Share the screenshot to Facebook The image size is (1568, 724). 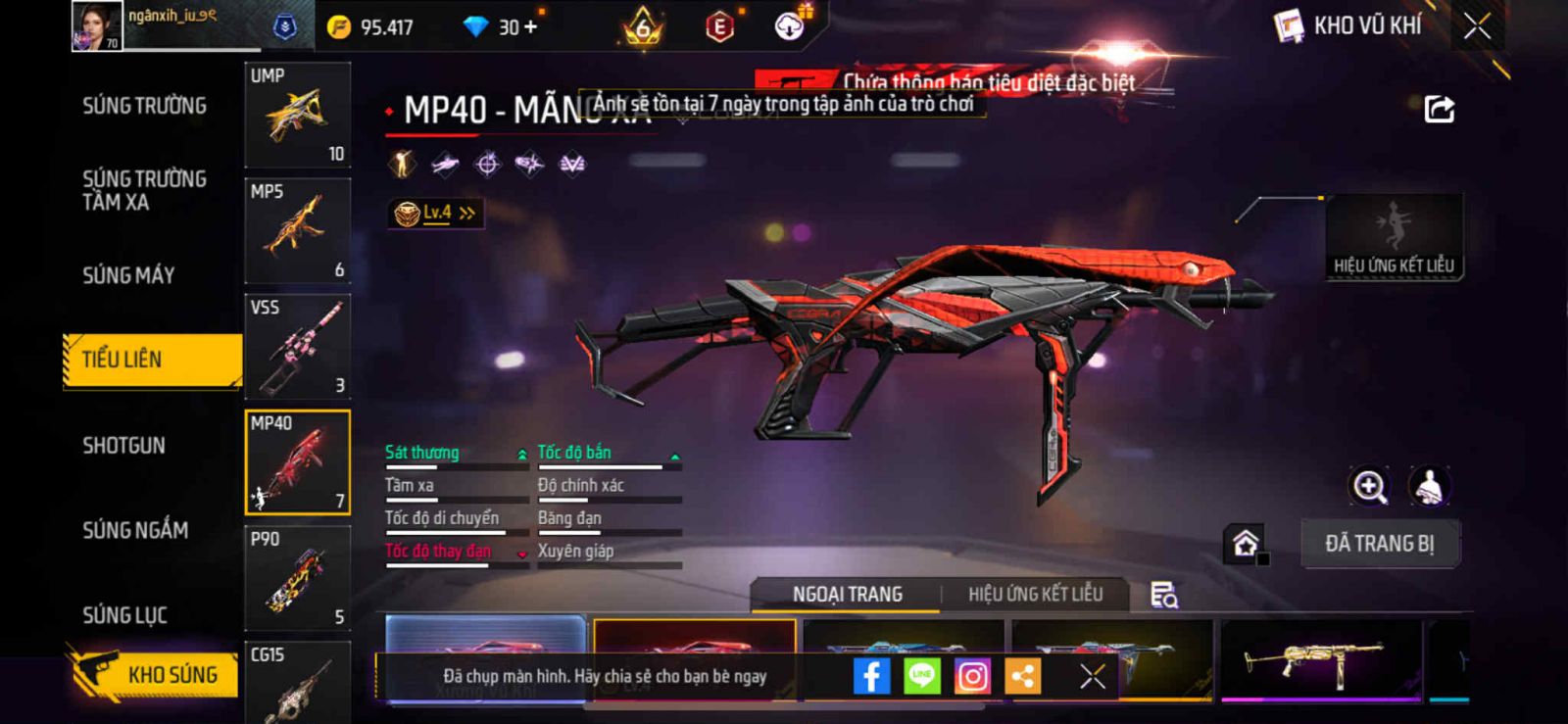(x=871, y=676)
